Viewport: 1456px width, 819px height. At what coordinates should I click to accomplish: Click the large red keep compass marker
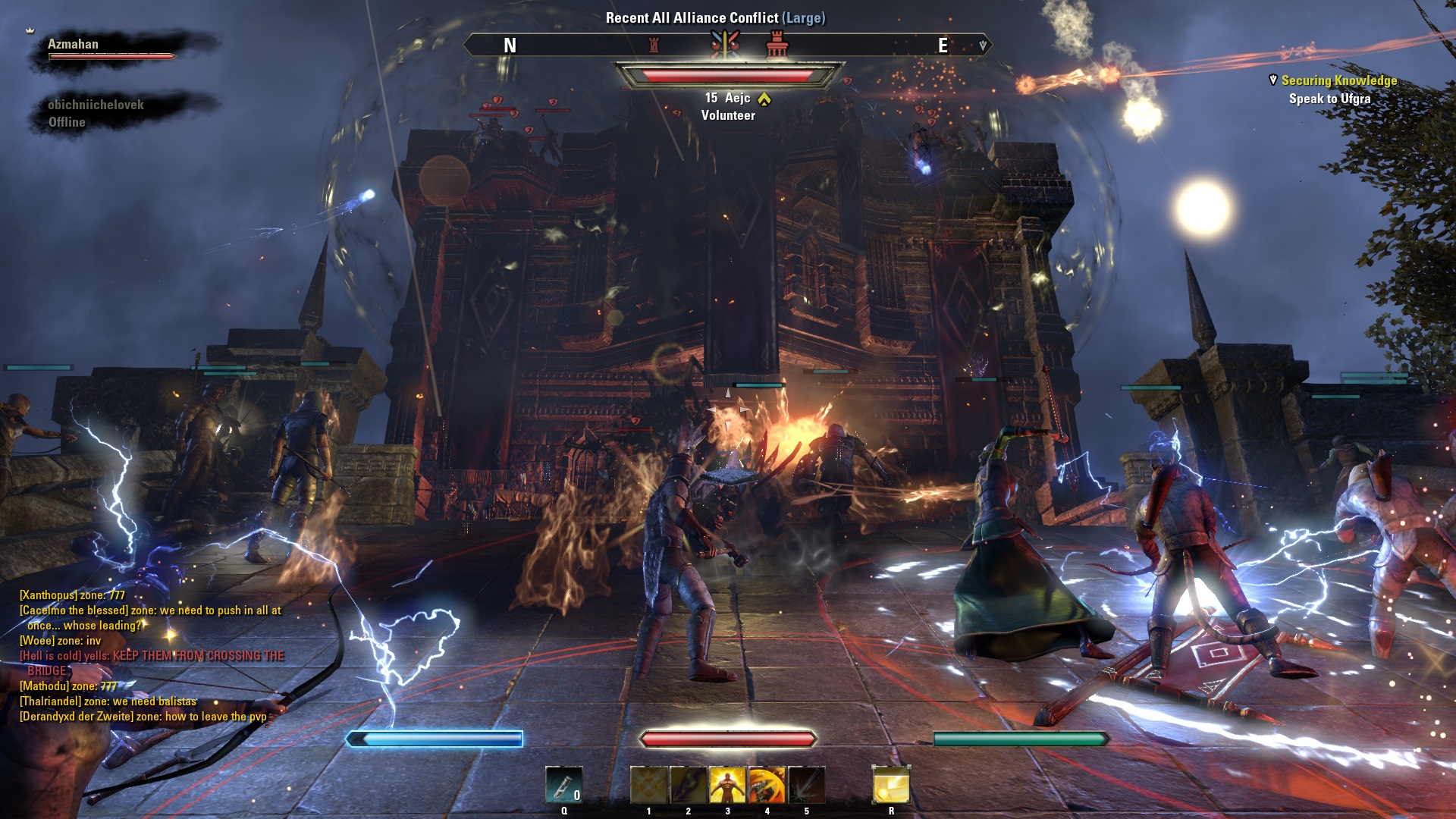tap(777, 44)
